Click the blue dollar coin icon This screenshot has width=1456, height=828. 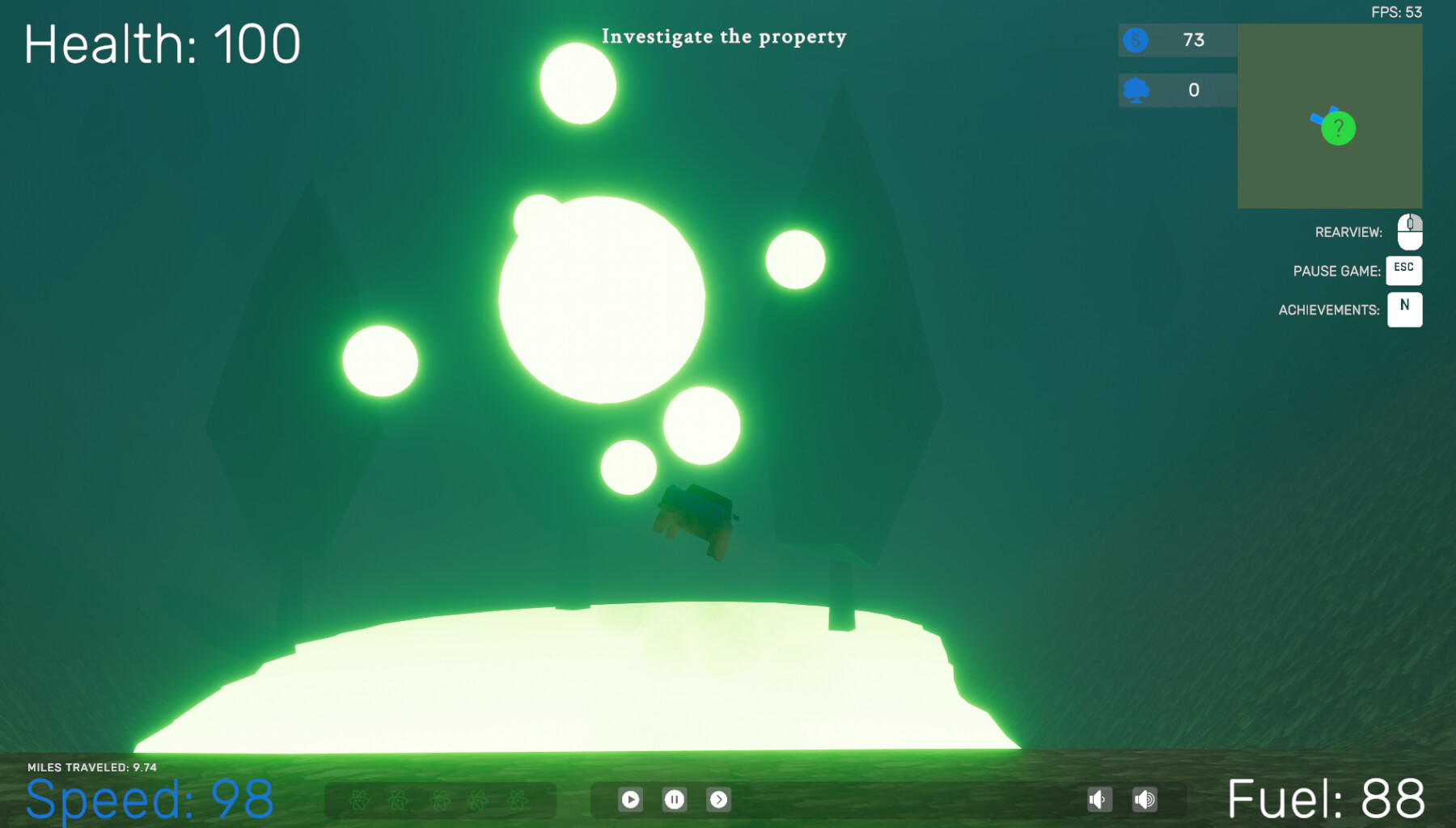1136,40
